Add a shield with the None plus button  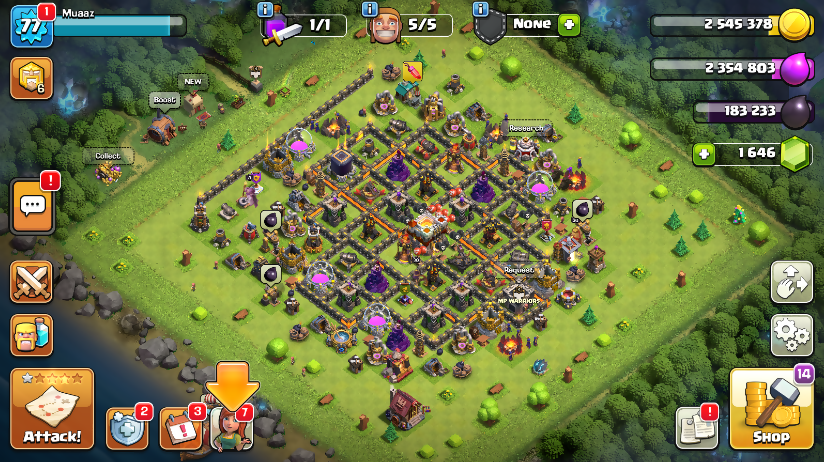[x=569, y=23]
